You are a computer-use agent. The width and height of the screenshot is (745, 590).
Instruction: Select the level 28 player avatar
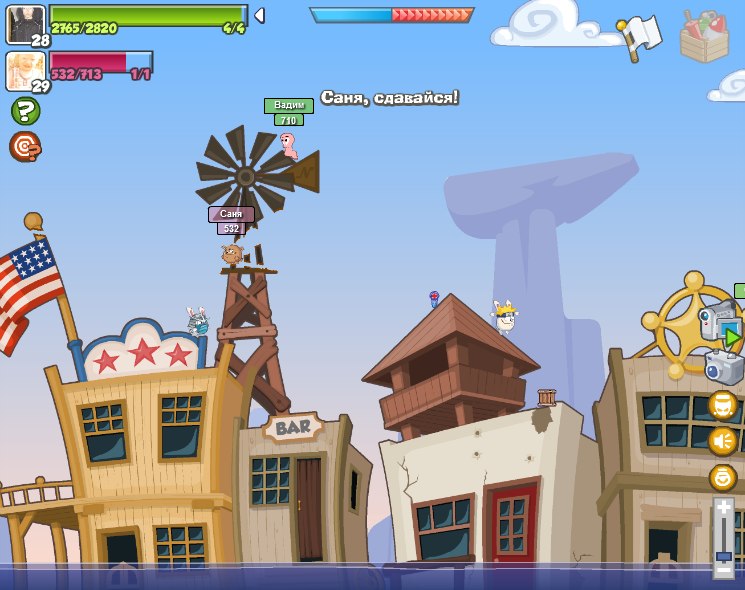point(26,24)
